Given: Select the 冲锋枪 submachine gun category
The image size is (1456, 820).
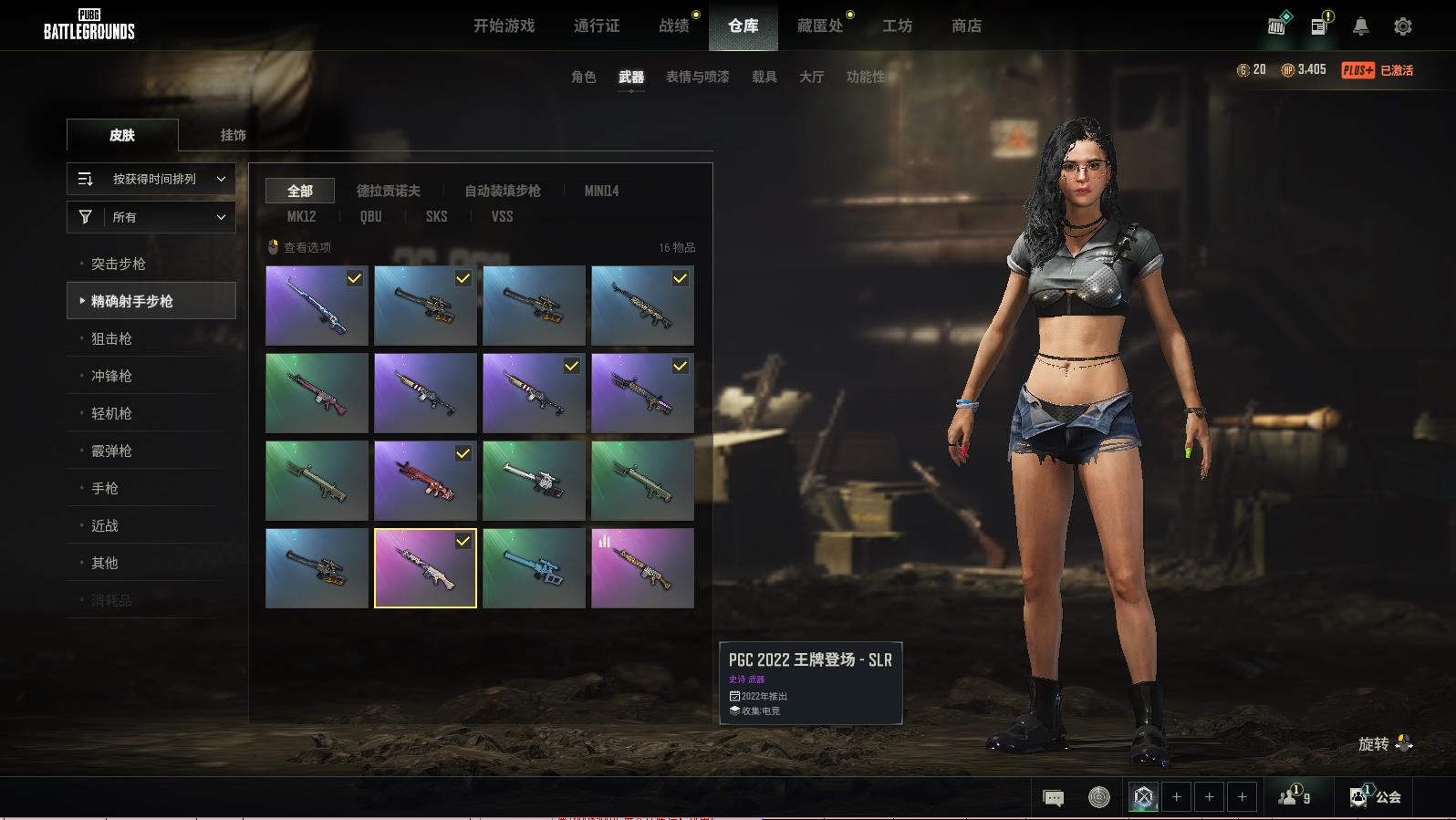Looking at the screenshot, I should tap(111, 377).
